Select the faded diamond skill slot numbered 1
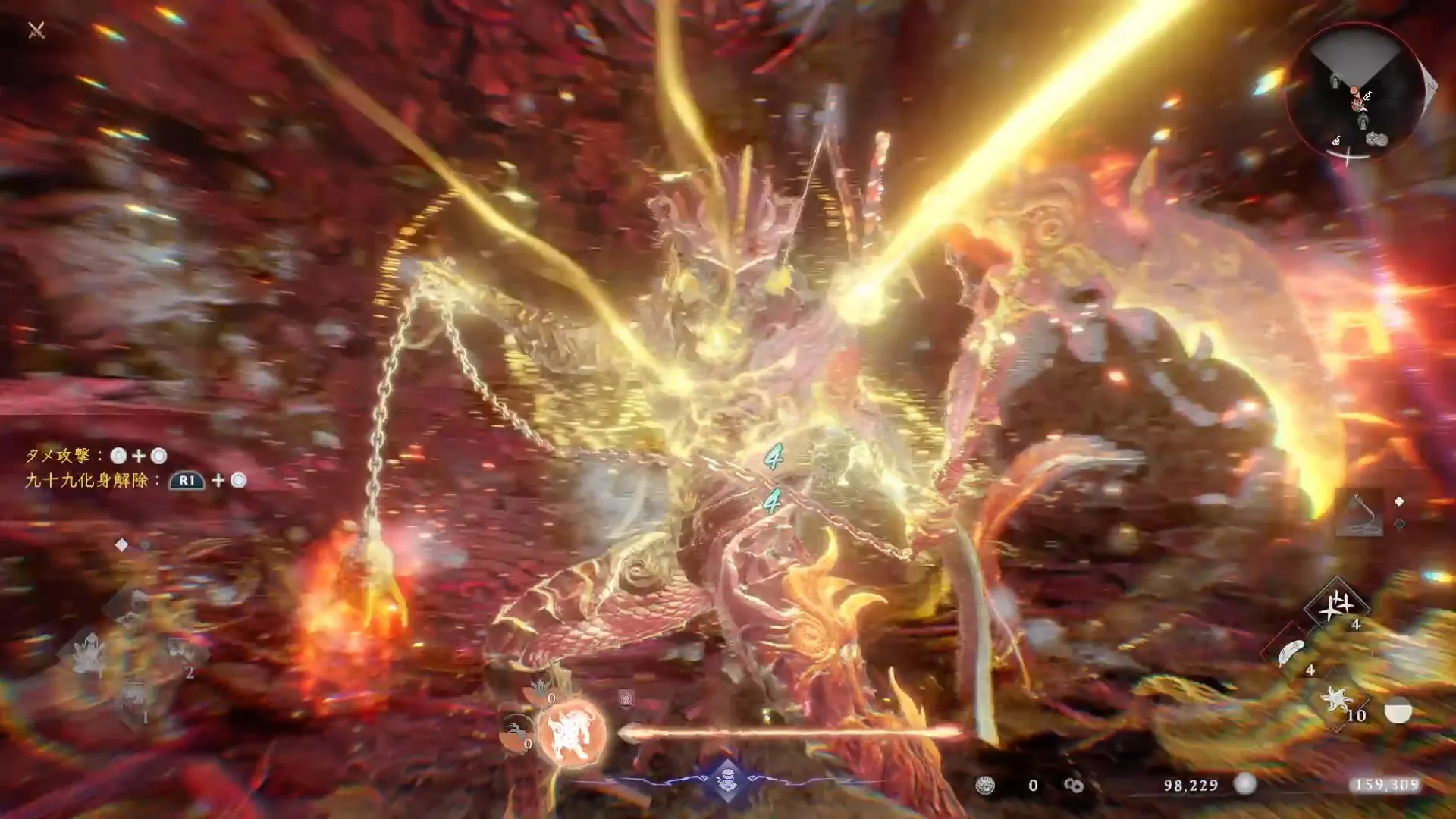This screenshot has height=819, width=1456. [x=135, y=699]
